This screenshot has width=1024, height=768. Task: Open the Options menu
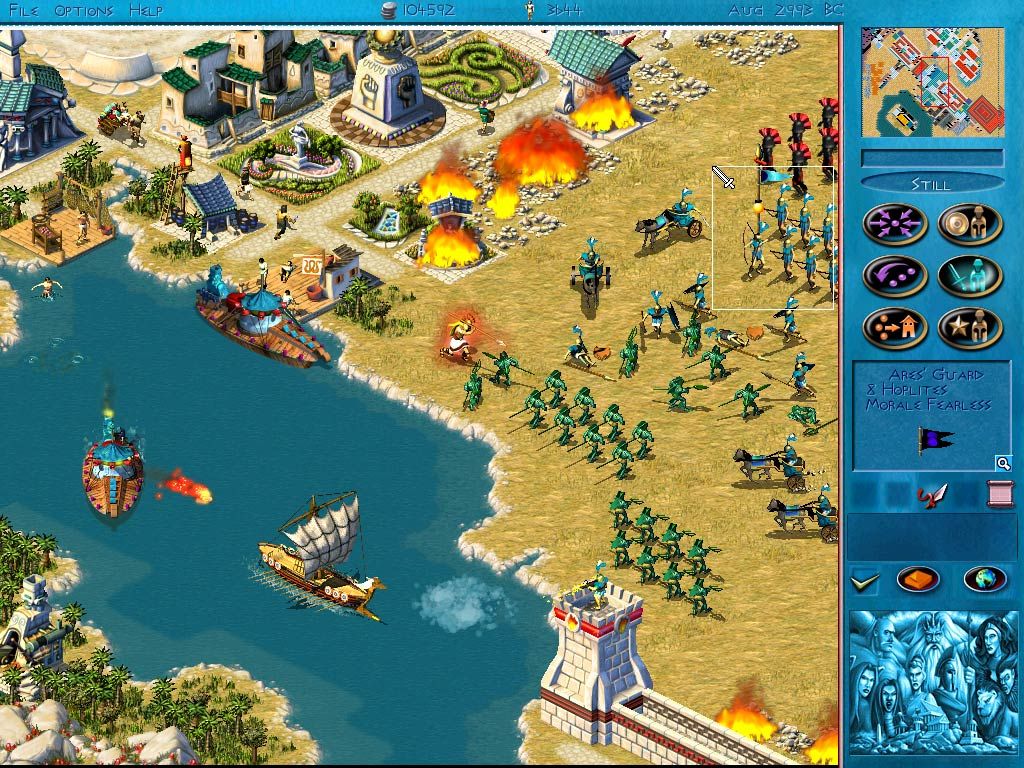[83, 10]
